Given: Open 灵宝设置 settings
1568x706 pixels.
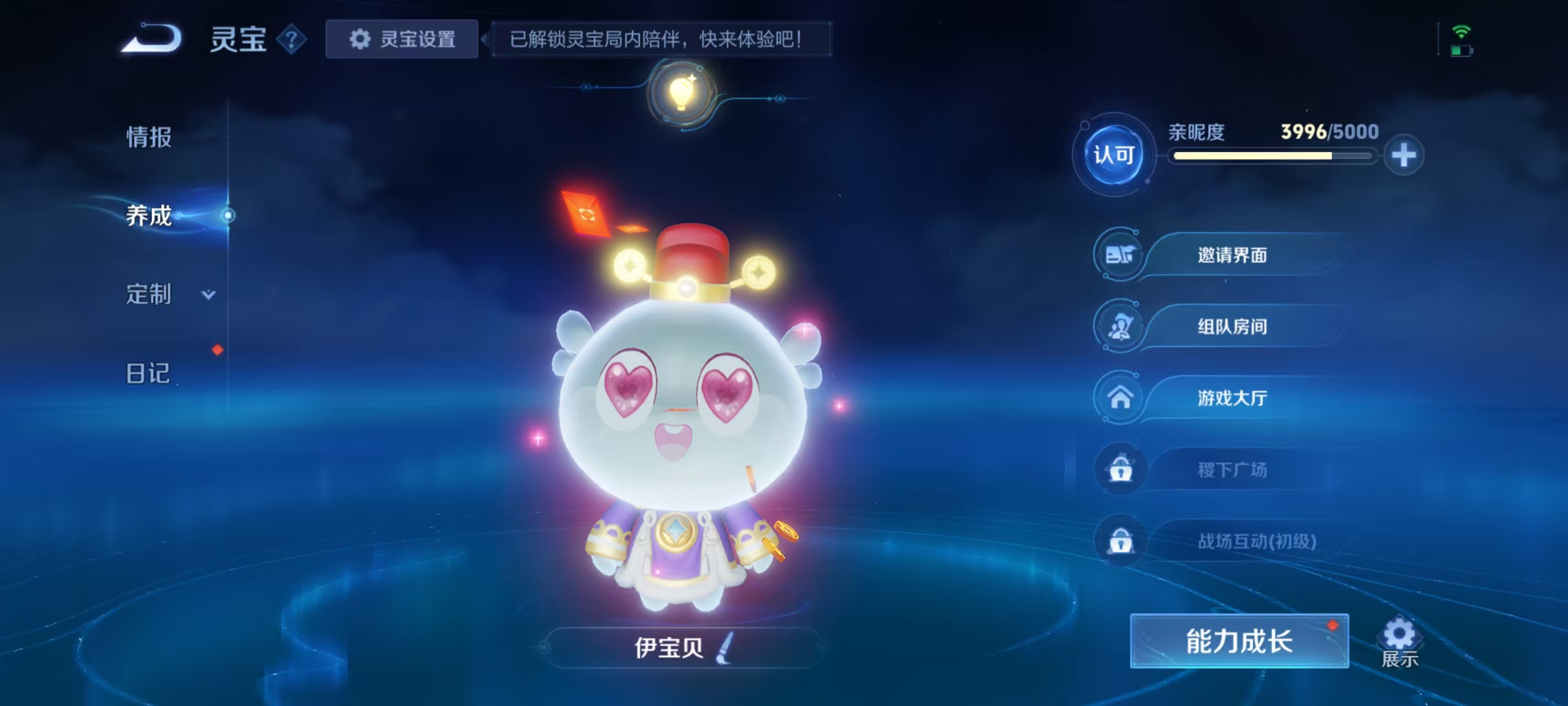Looking at the screenshot, I should click(x=402, y=39).
